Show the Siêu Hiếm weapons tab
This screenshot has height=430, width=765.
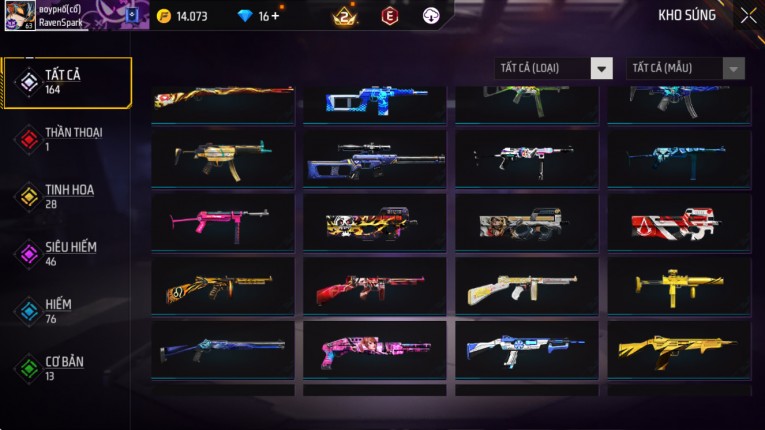pos(68,253)
